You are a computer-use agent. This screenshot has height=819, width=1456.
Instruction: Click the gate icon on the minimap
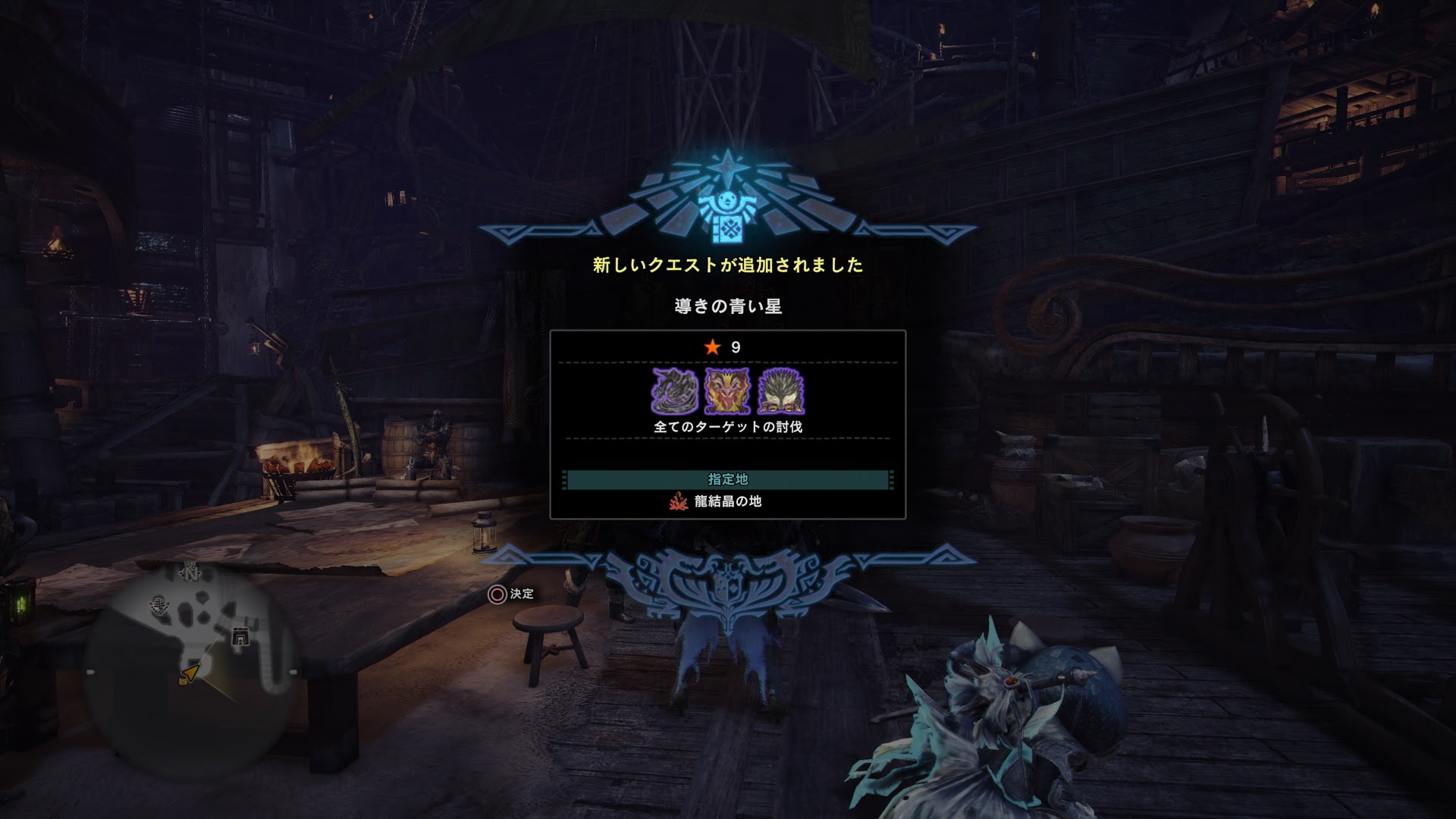241,635
